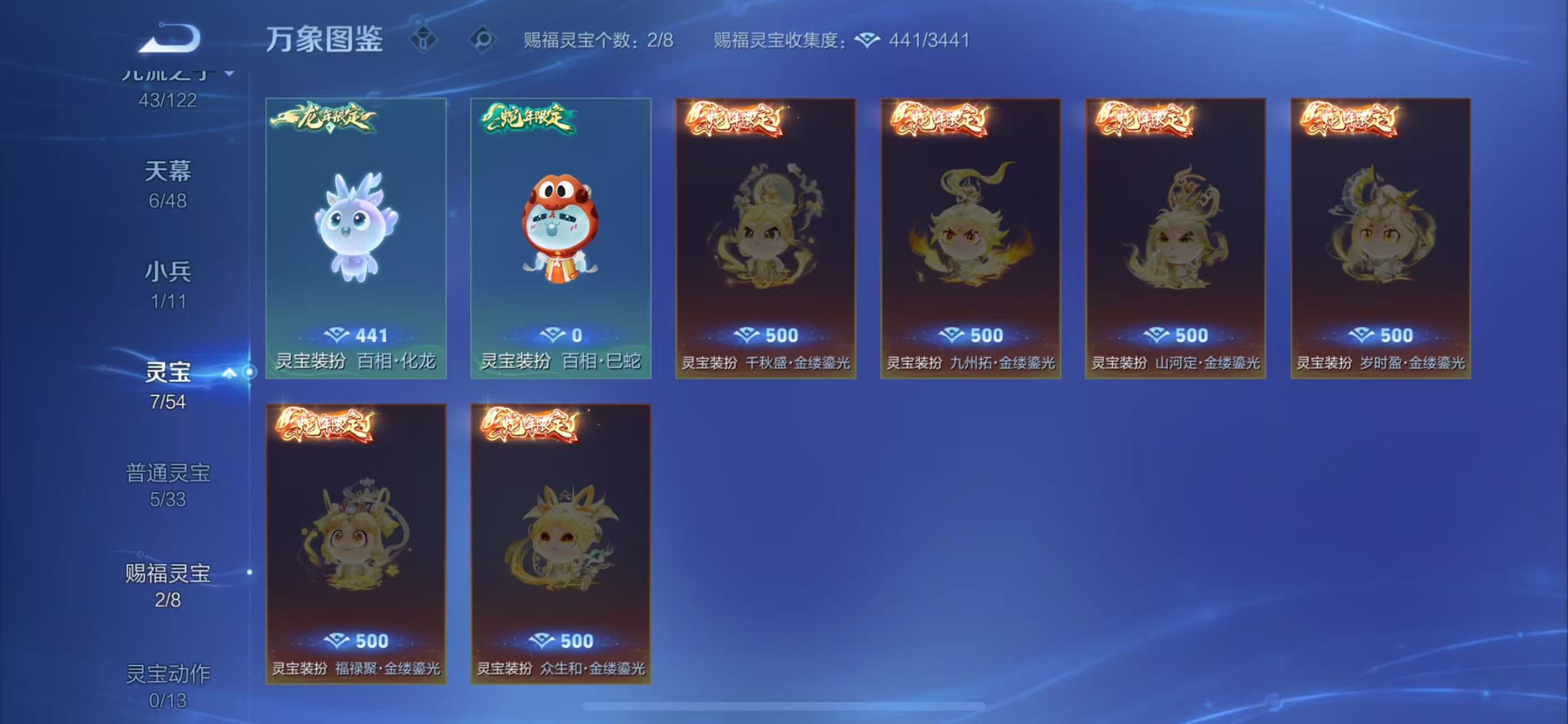Click the 龙年限定 banner on the 百相·化龙 card
The image size is (1568, 724).
click(x=324, y=122)
